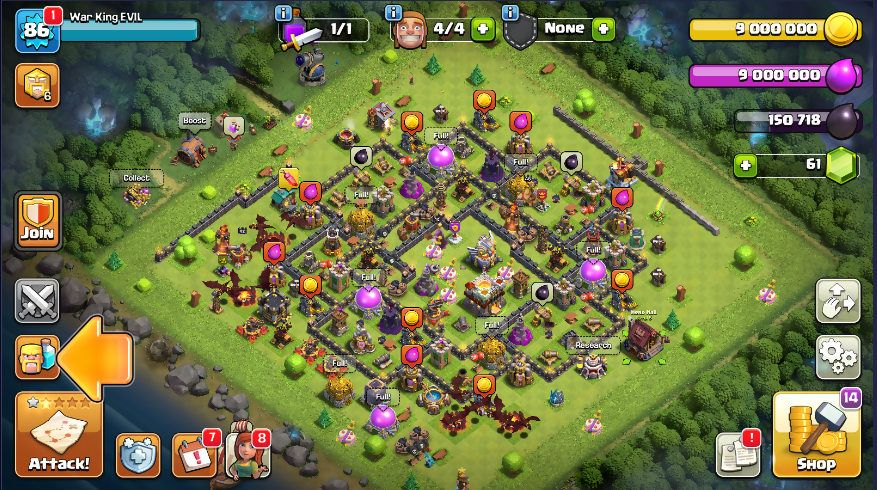Tap the Research label above the laboratory

tap(591, 345)
